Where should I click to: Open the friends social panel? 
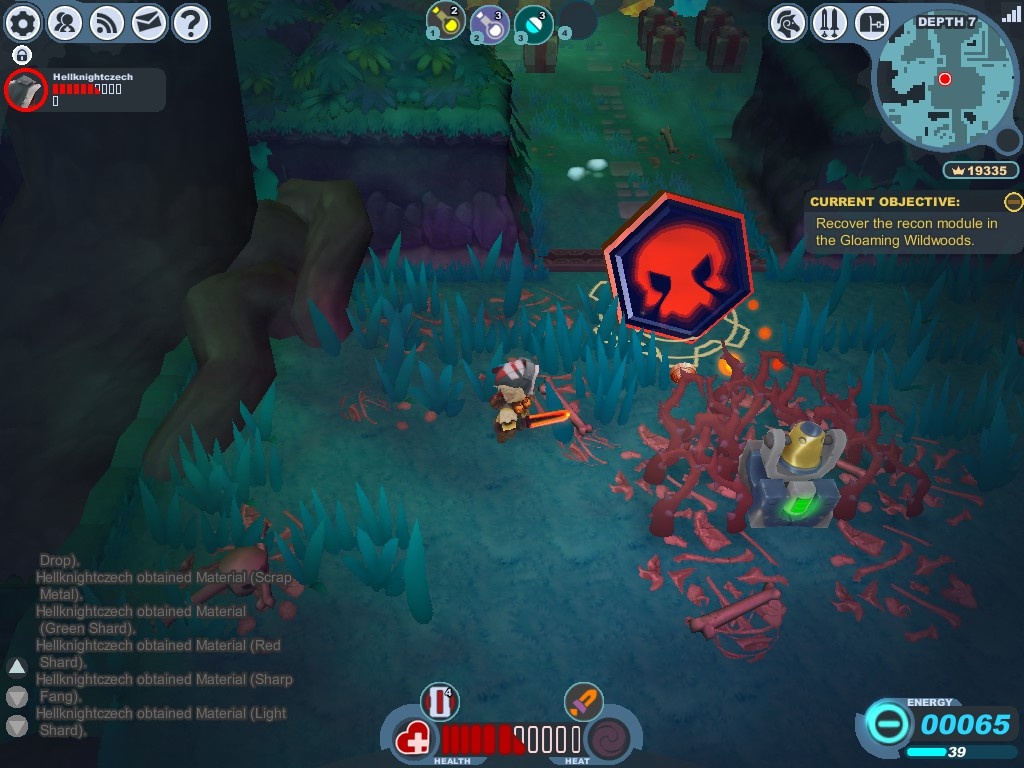point(65,22)
